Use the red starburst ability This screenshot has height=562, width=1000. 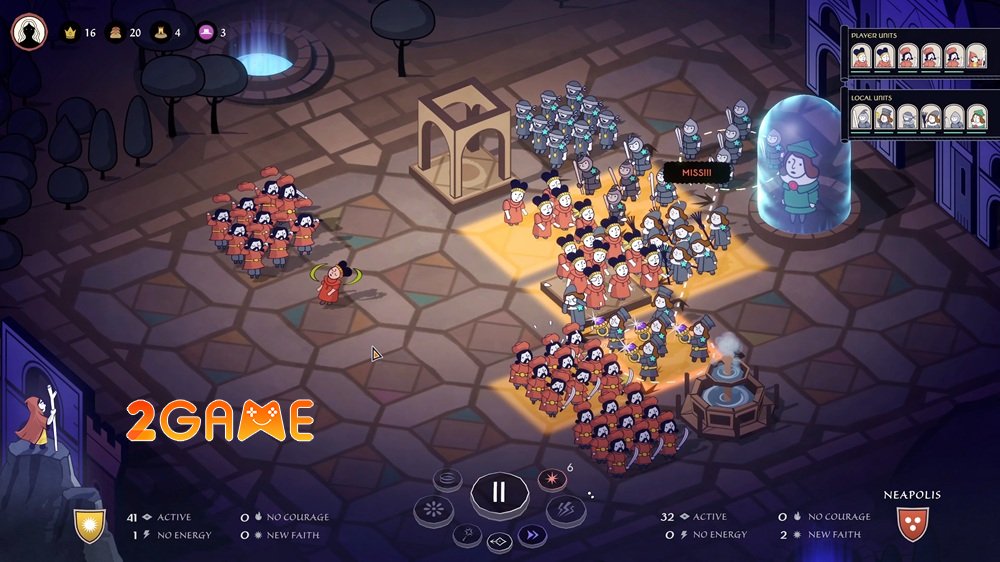coord(551,481)
